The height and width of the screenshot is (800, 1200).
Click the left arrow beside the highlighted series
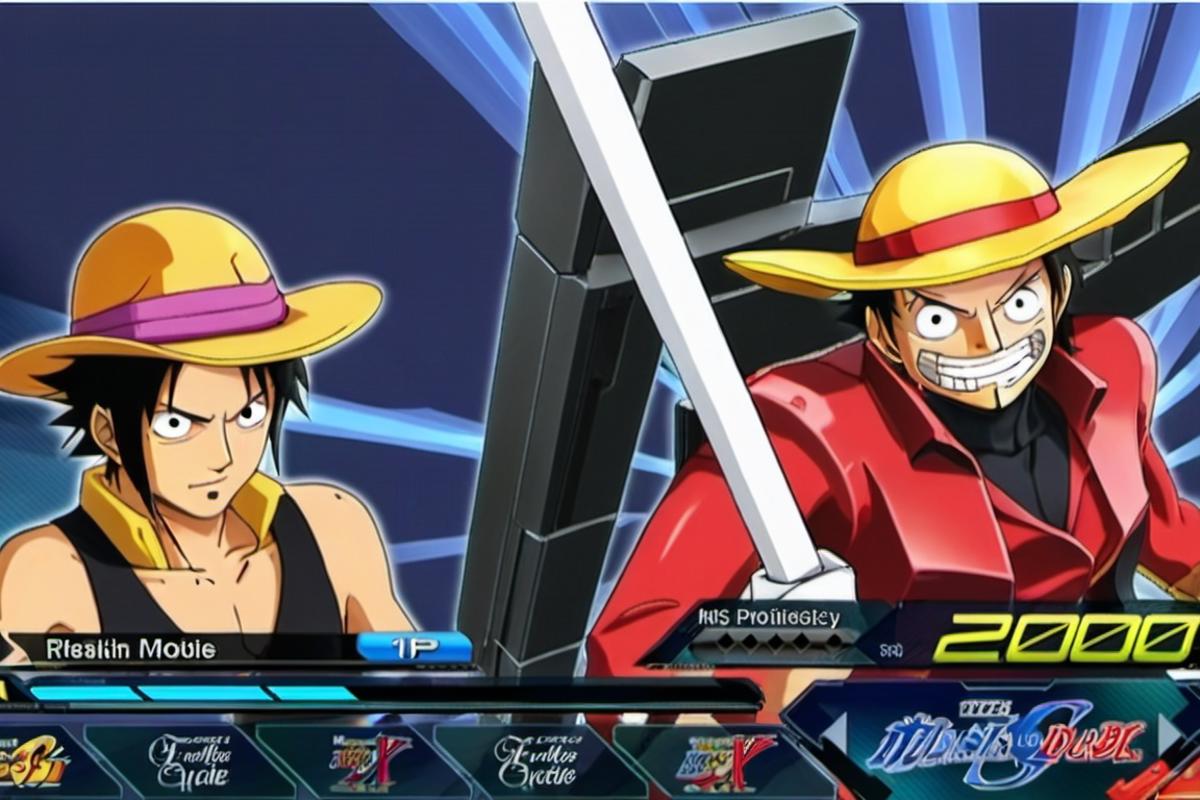point(835,733)
